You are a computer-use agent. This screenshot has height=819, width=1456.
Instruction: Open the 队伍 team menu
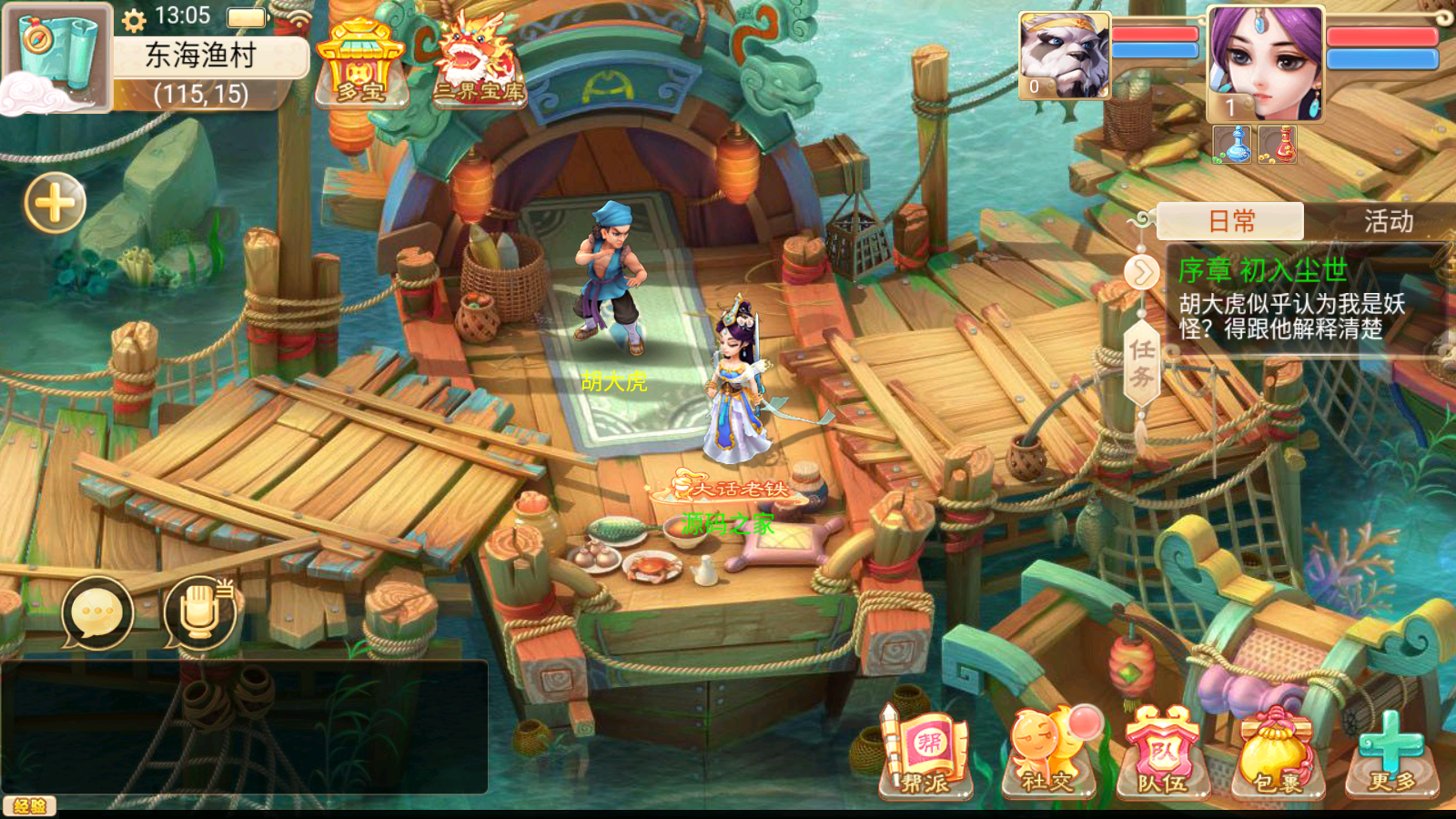[1162, 754]
